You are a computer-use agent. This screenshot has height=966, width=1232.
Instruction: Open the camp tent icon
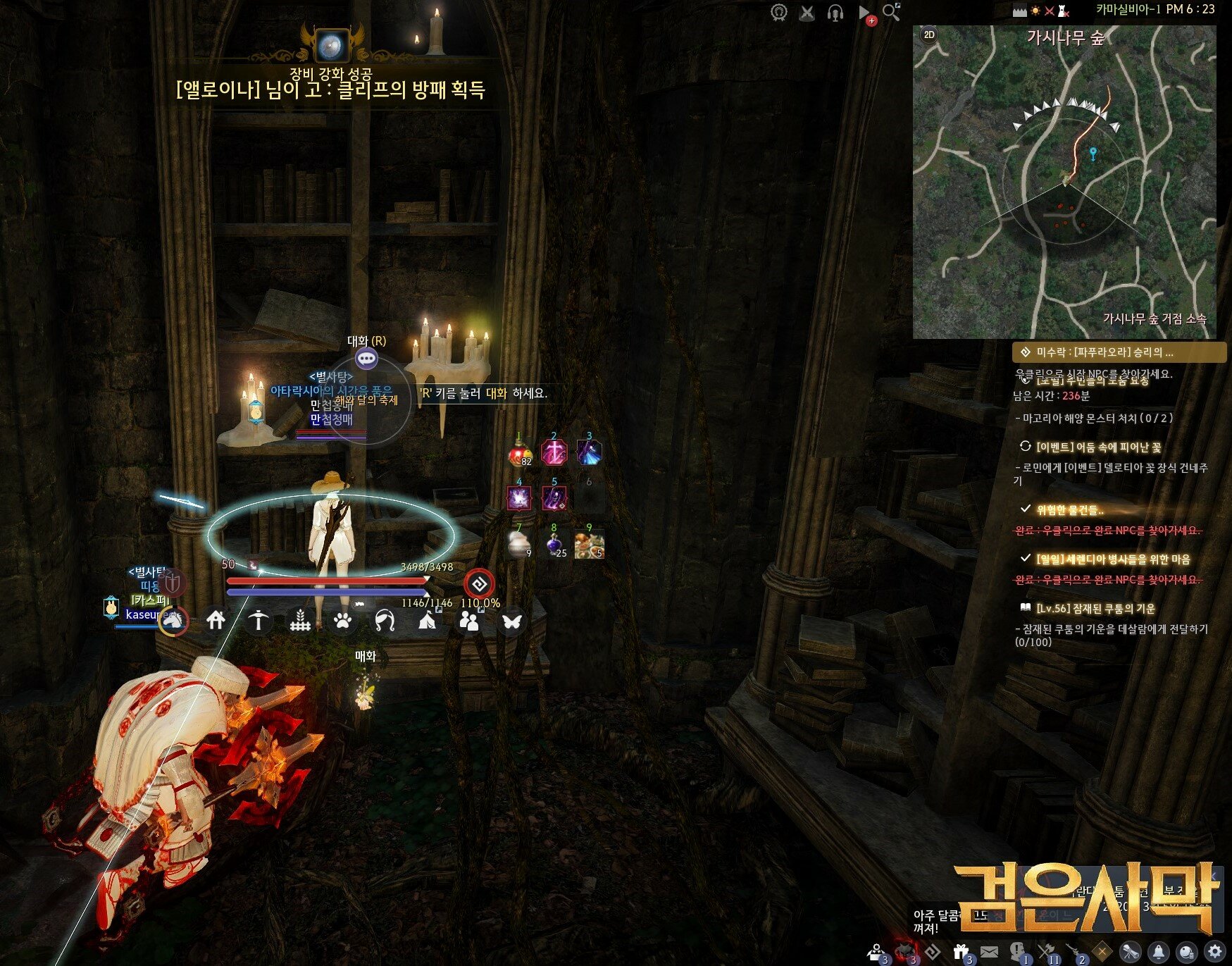pos(428,620)
